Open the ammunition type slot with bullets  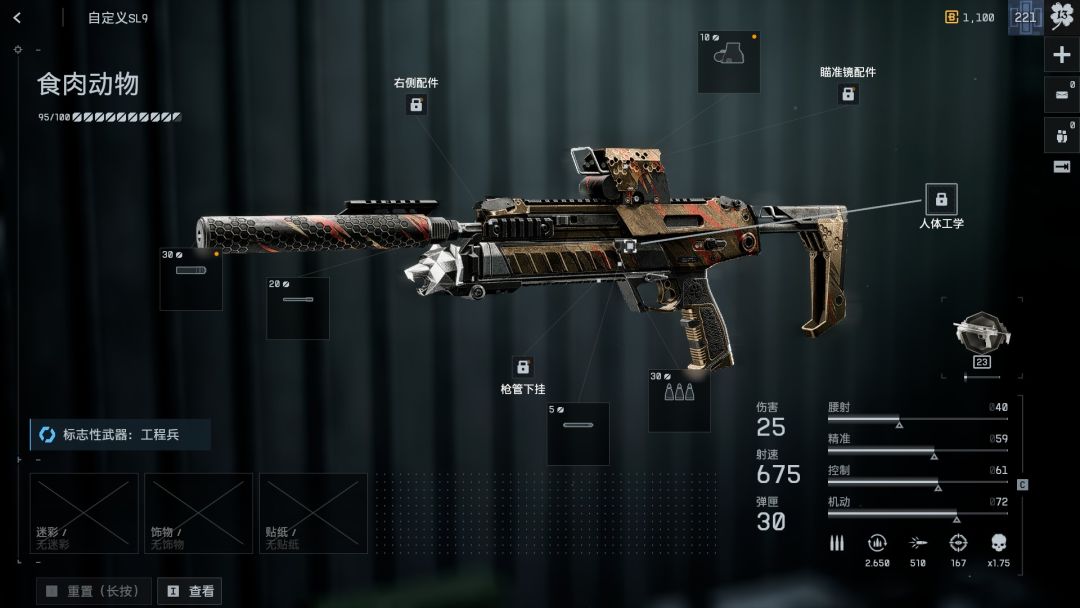(679, 400)
